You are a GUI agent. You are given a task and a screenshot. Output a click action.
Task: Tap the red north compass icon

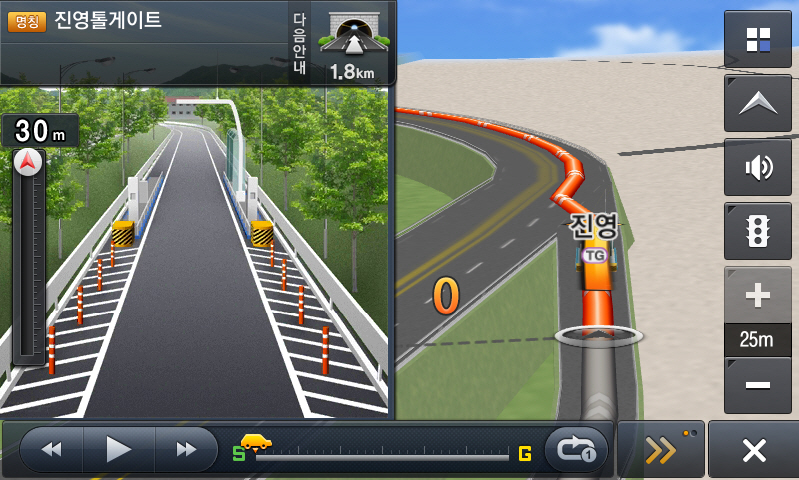tap(27, 161)
